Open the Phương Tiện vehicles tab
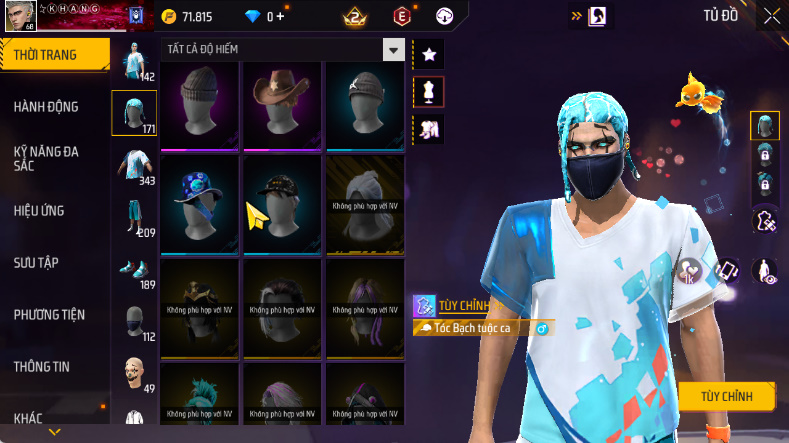The width and height of the screenshot is (789, 443). (49, 315)
